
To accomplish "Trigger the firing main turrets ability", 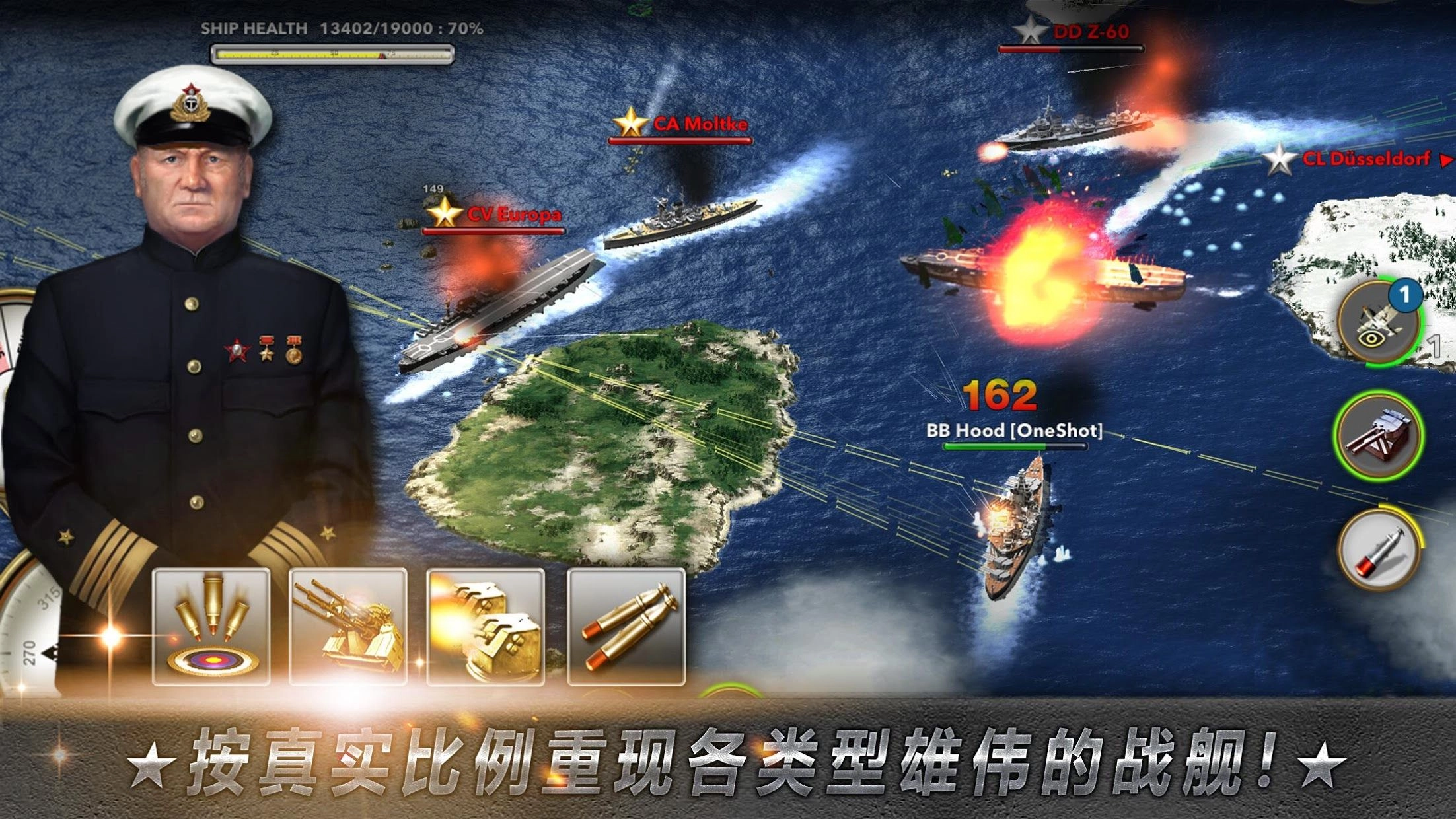I will click(x=486, y=625).
